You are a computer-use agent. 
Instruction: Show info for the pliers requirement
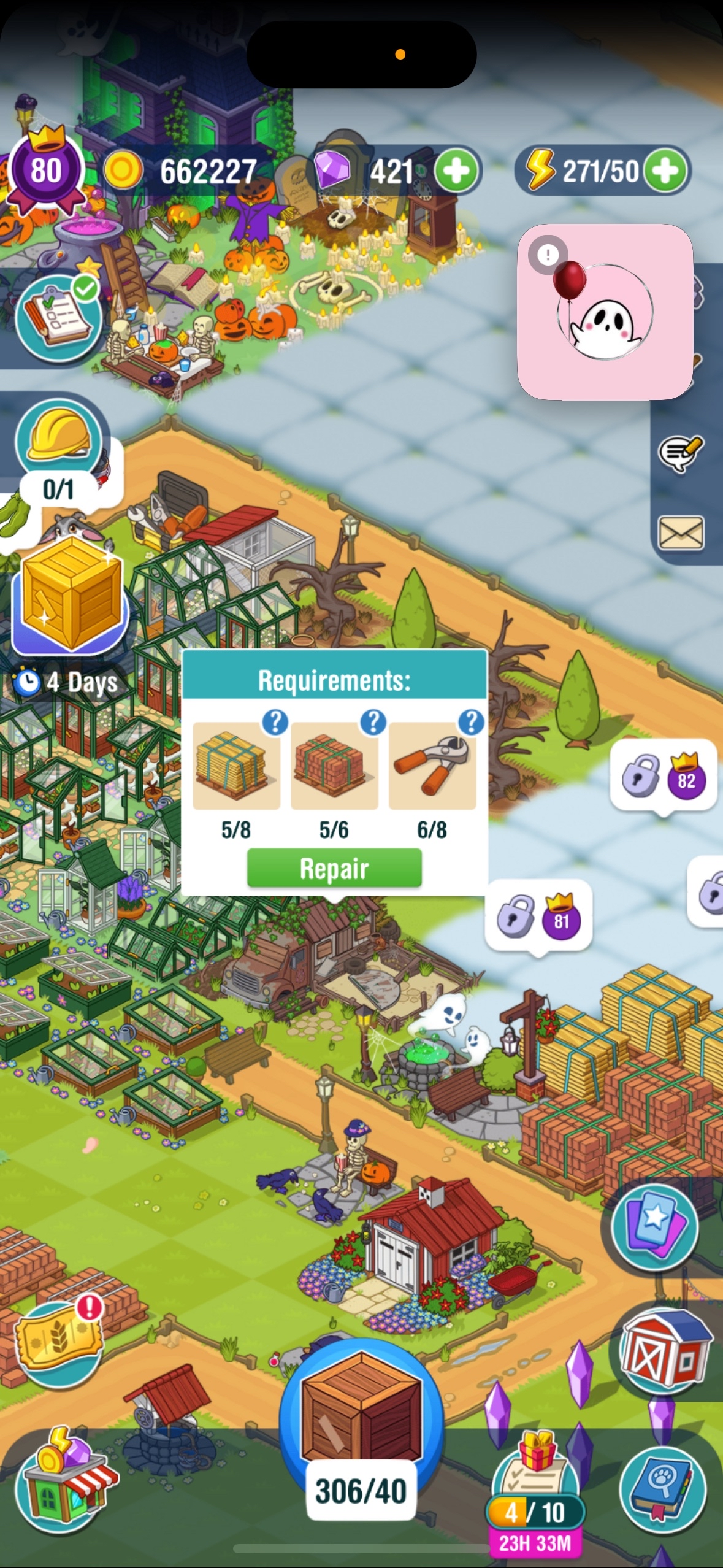471,723
